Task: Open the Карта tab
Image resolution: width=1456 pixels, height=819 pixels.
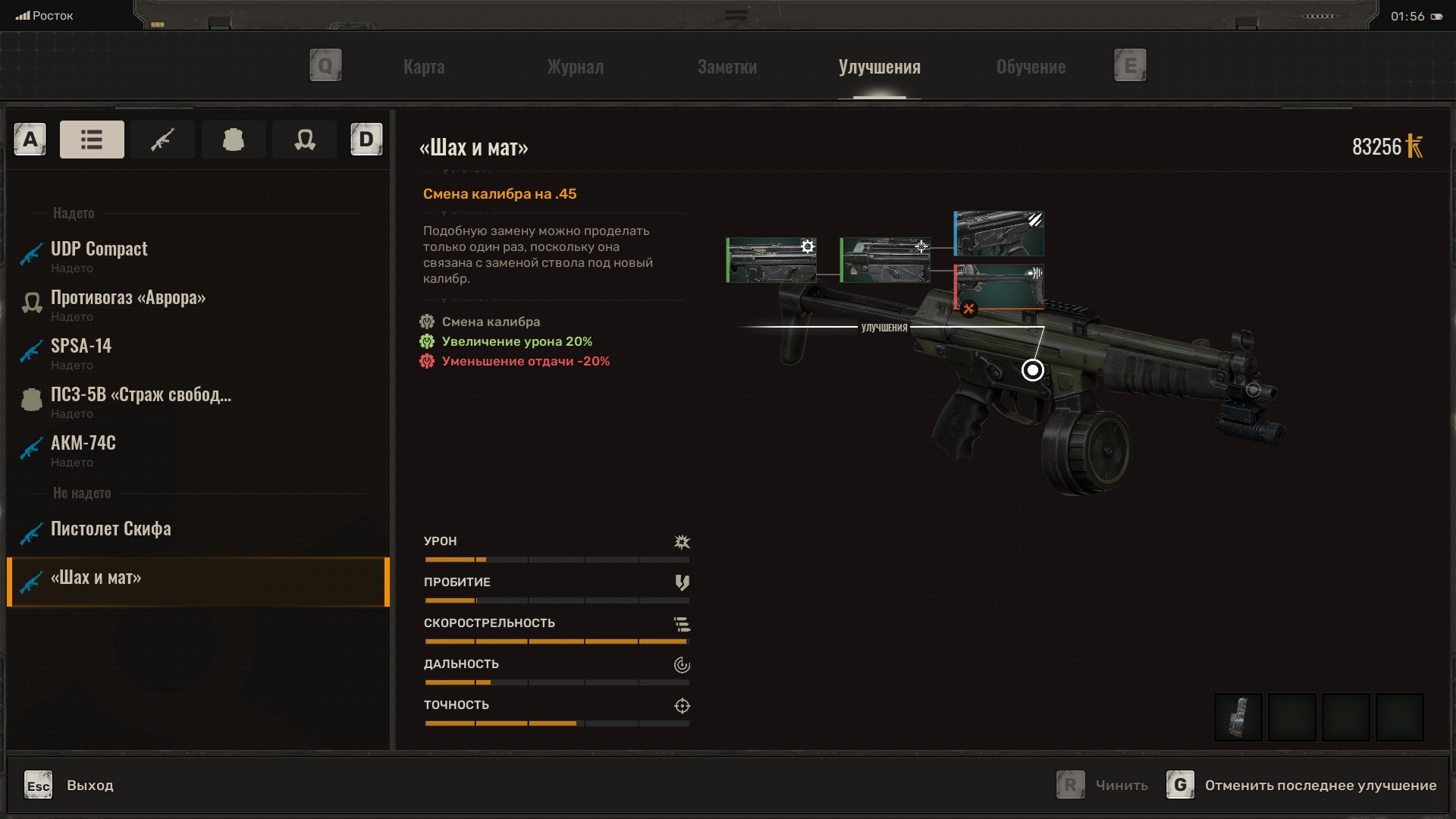Action: tap(424, 67)
